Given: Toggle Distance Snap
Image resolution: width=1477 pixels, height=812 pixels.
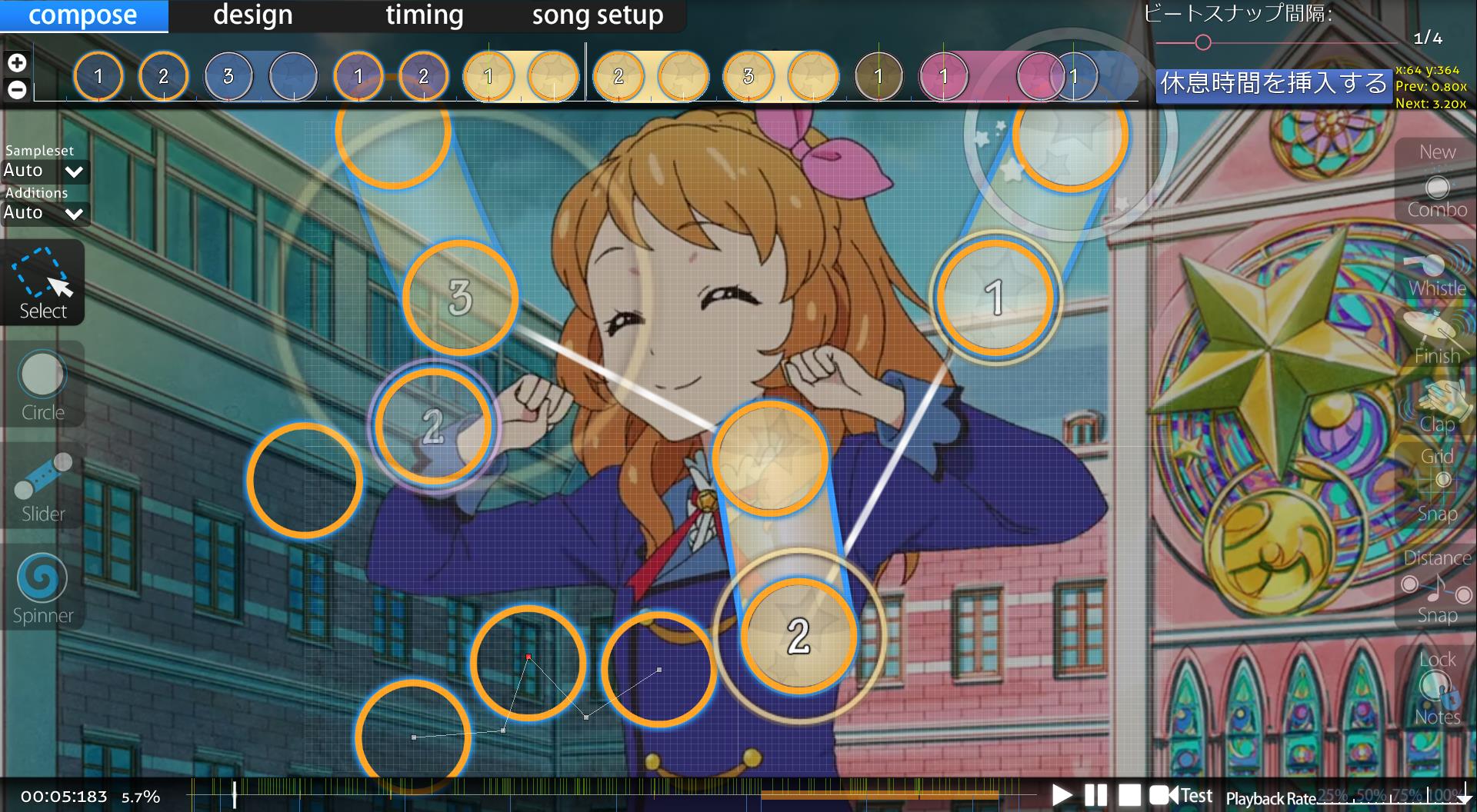Looking at the screenshot, I should tap(1436, 586).
